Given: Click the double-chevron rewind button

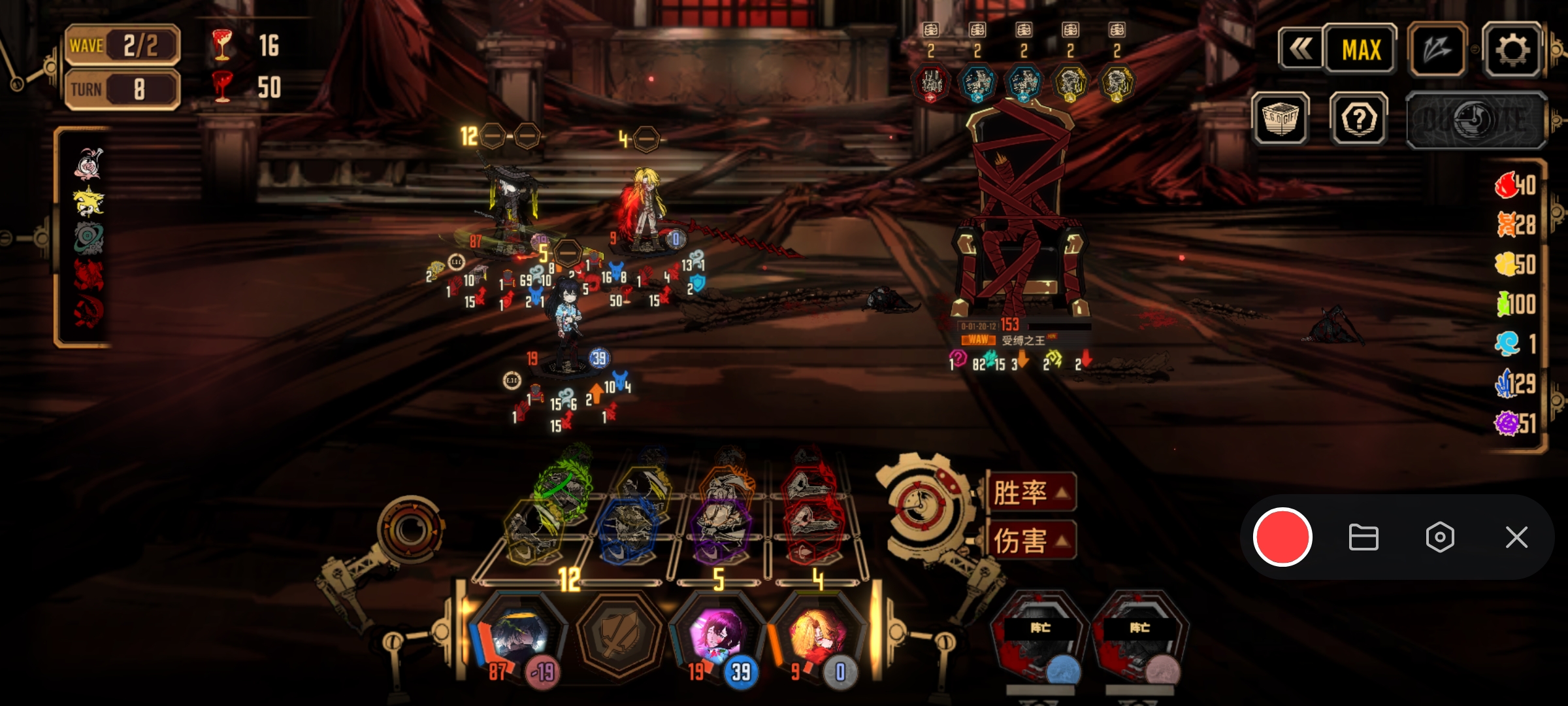Looking at the screenshot, I should [x=1300, y=48].
